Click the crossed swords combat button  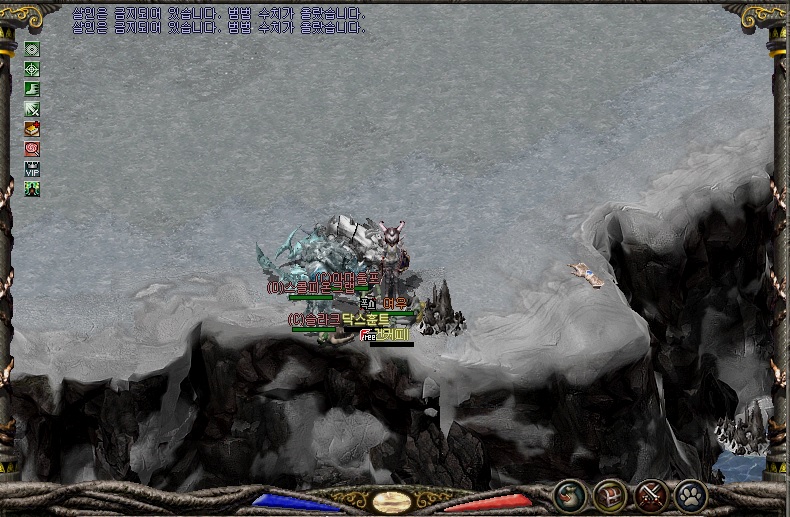point(652,495)
